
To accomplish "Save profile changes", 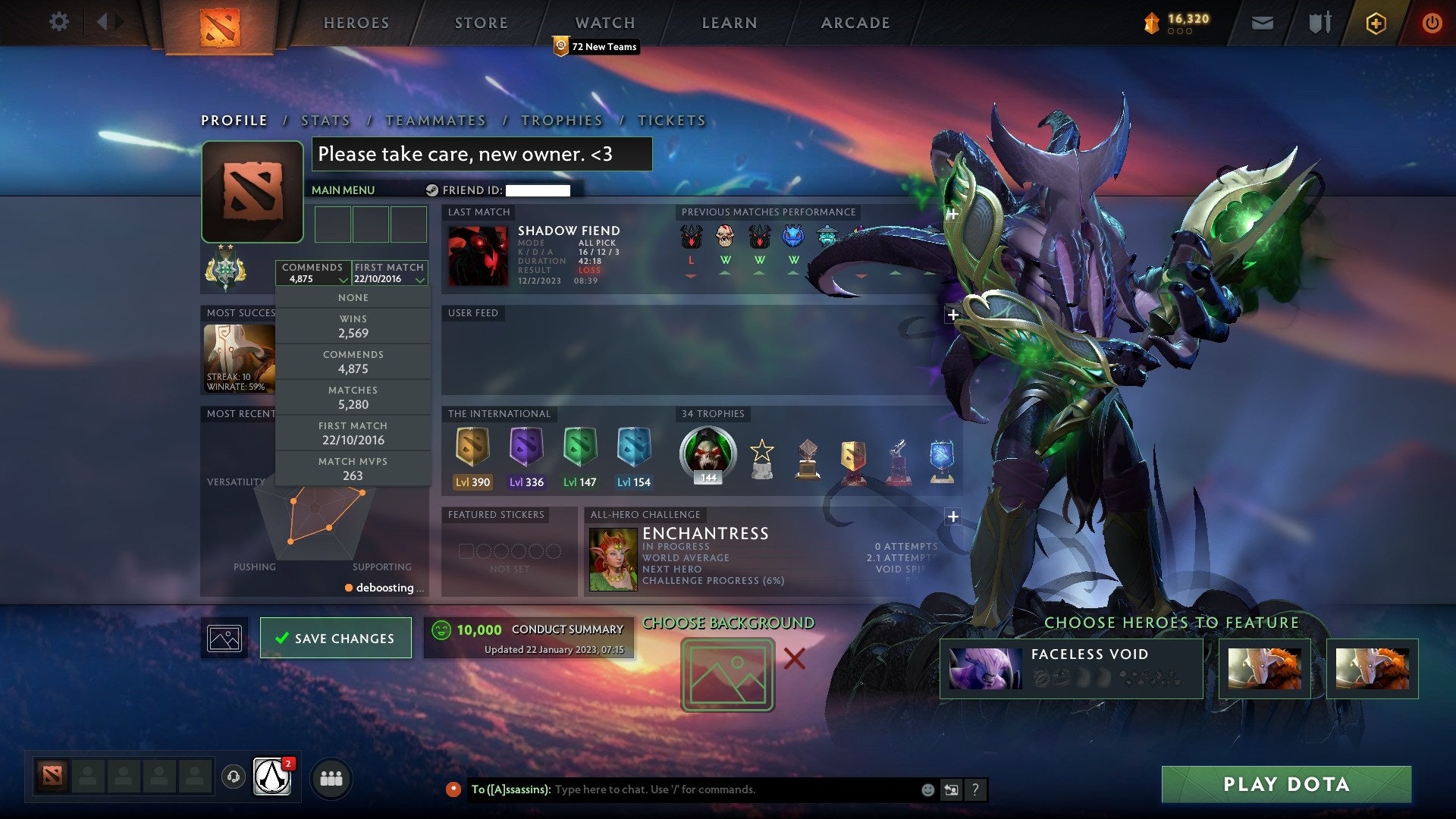I will 335,638.
